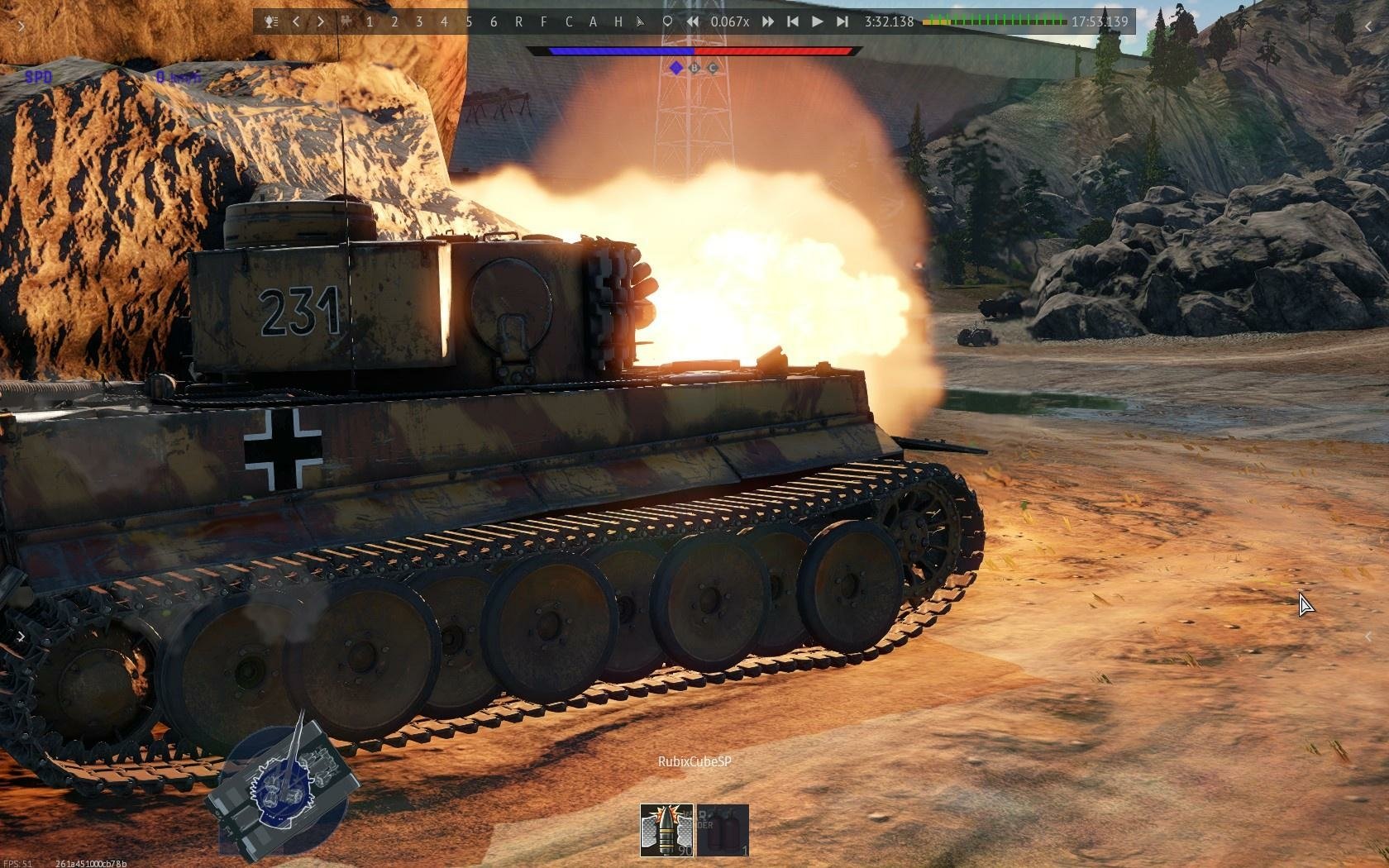Screen dimensions: 1389x868
Task: Switch to camera slot 1
Action: click(x=369, y=22)
